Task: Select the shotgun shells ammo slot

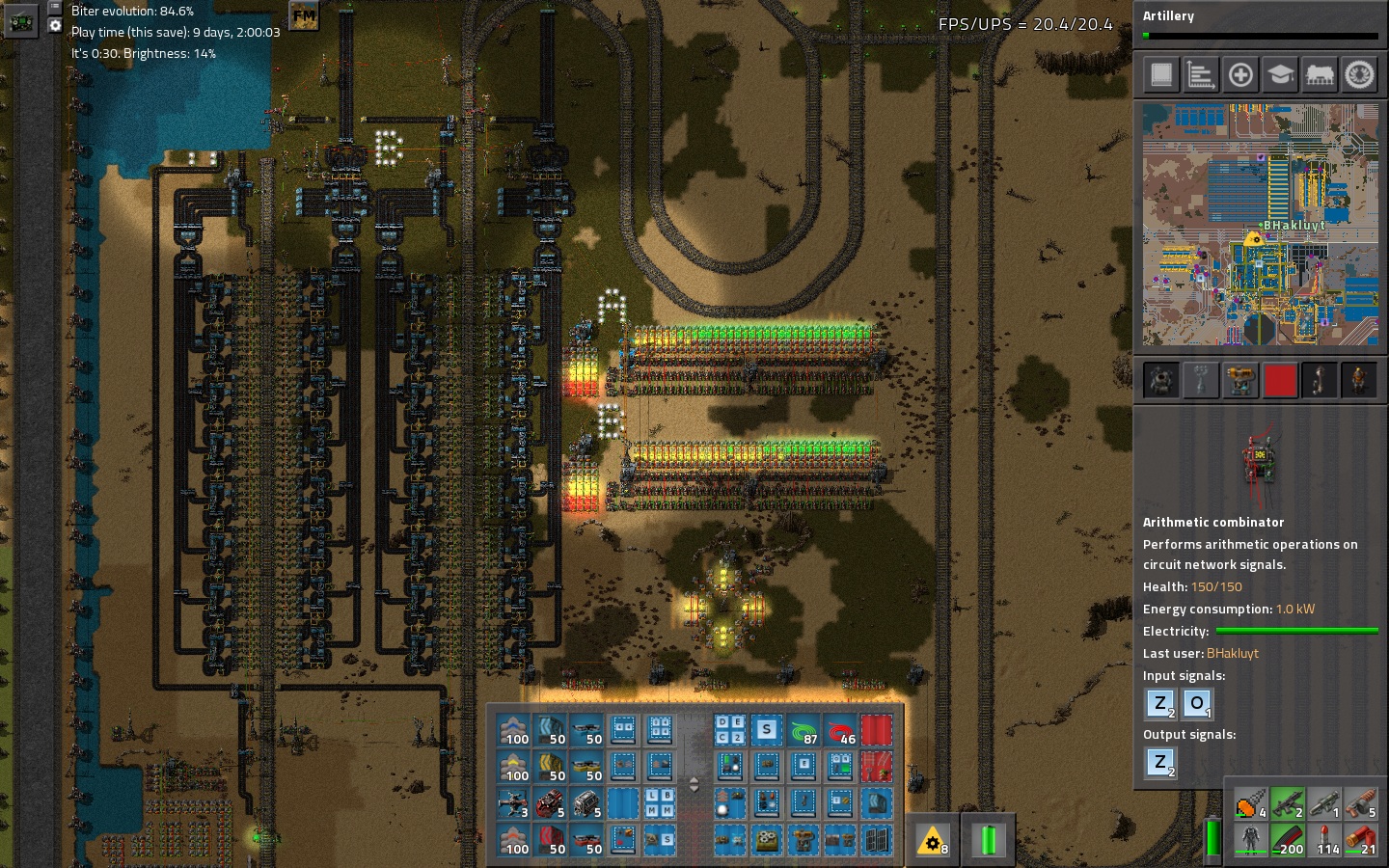Action: [x=1360, y=840]
